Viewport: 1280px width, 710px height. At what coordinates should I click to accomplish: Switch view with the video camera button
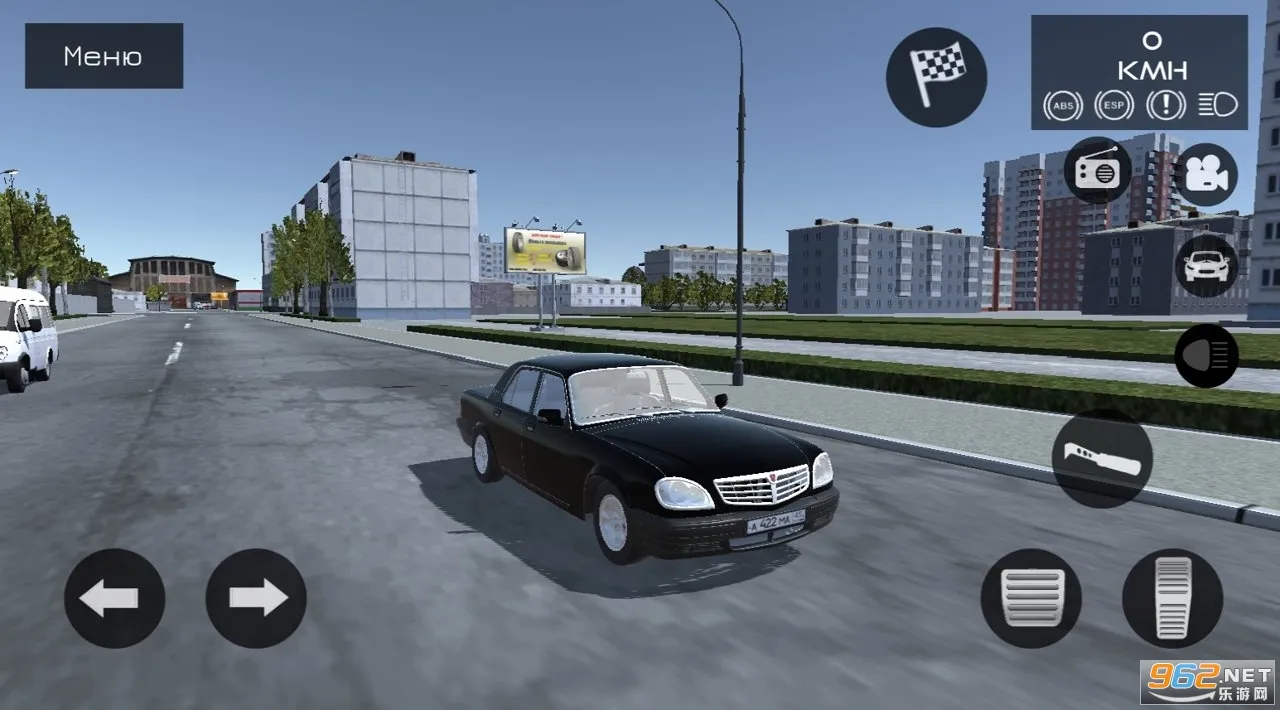pyautogui.click(x=1205, y=174)
